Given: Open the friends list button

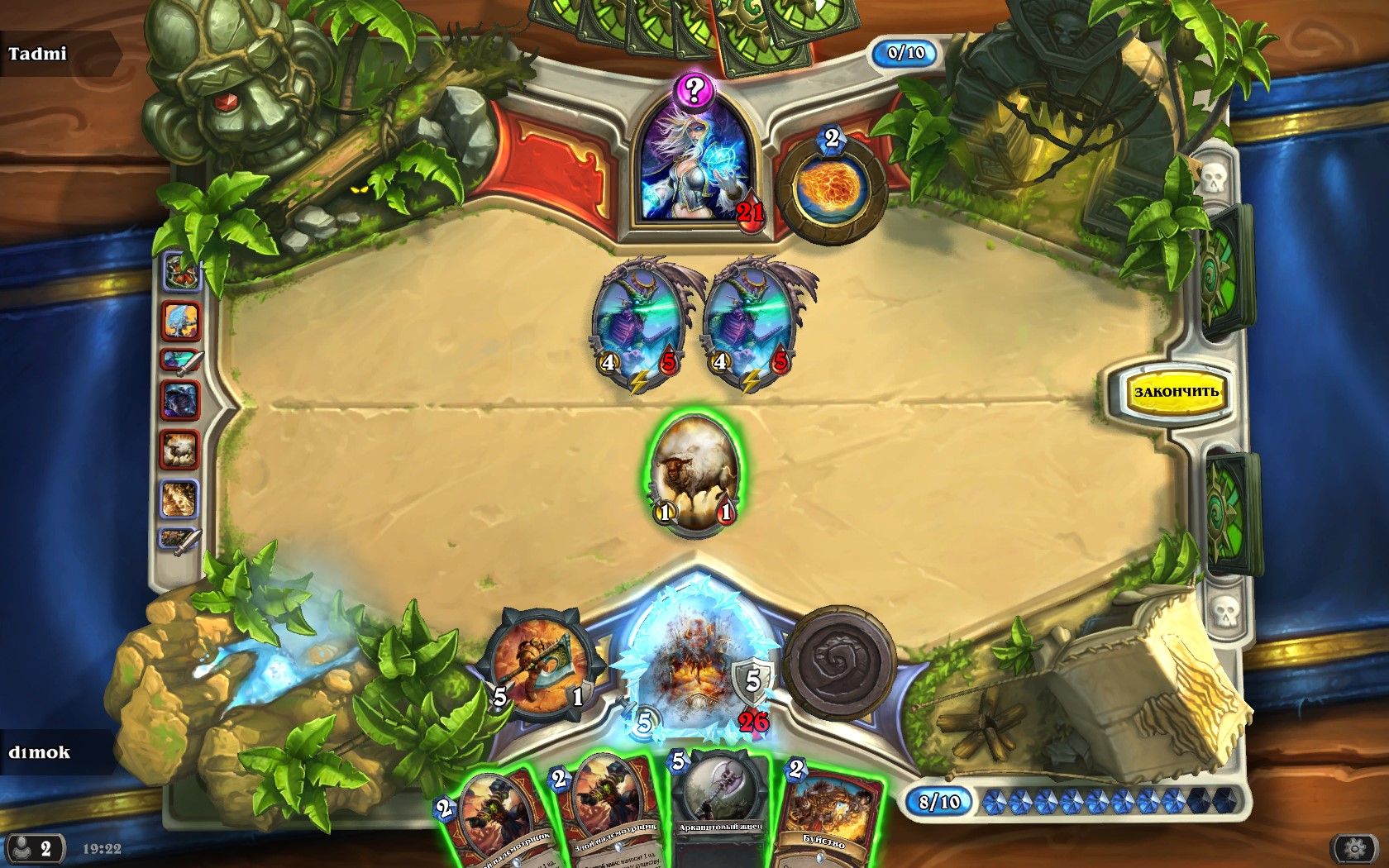Looking at the screenshot, I should (34, 848).
